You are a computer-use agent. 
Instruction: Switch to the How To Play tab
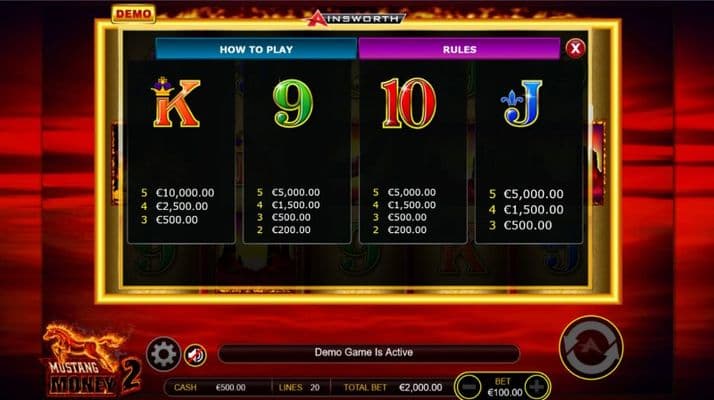pyautogui.click(x=256, y=48)
